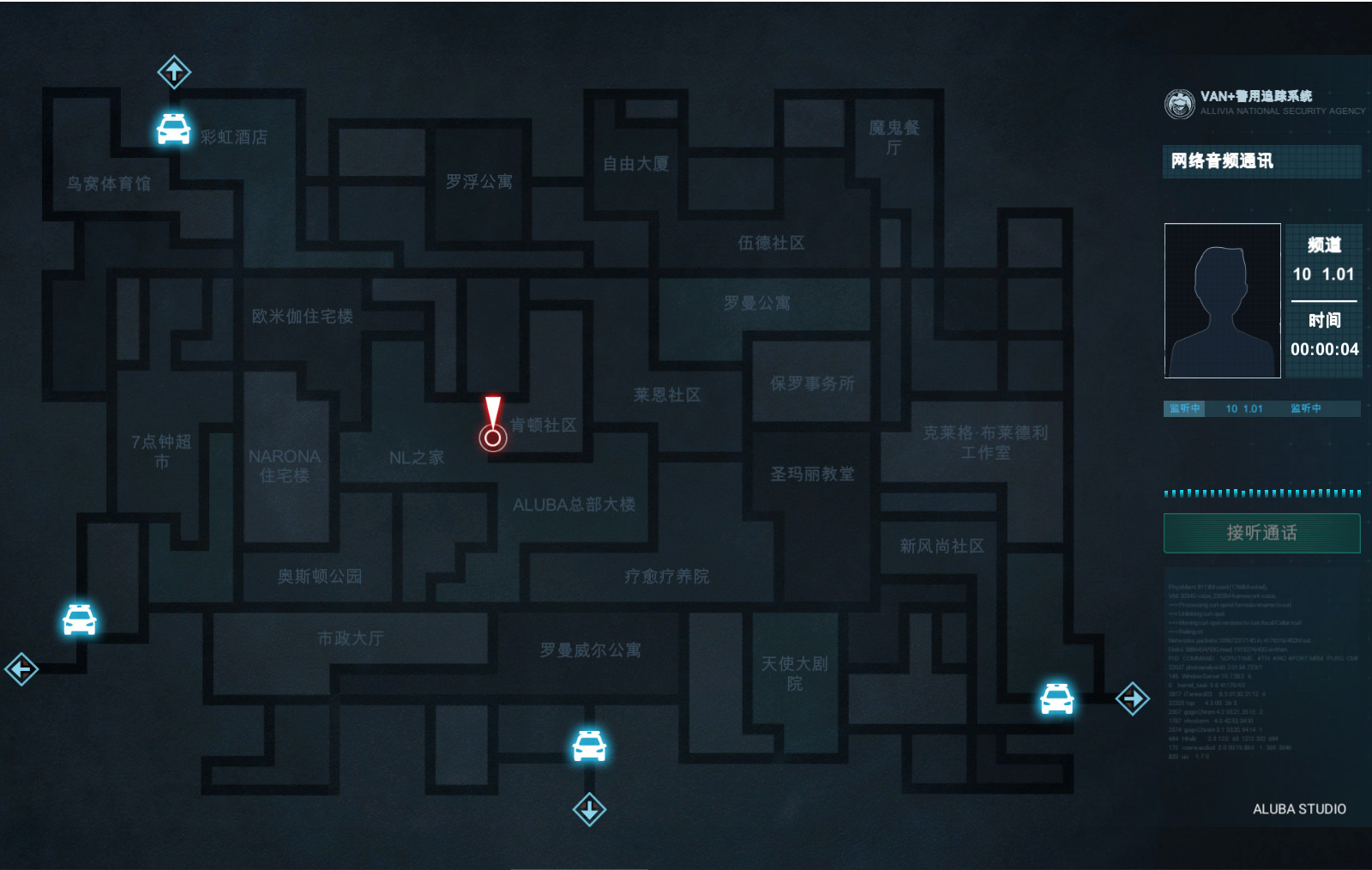Image resolution: width=1372 pixels, height=870 pixels.
Task: Click the glowing police car on the map's left edge
Action: pos(78,619)
